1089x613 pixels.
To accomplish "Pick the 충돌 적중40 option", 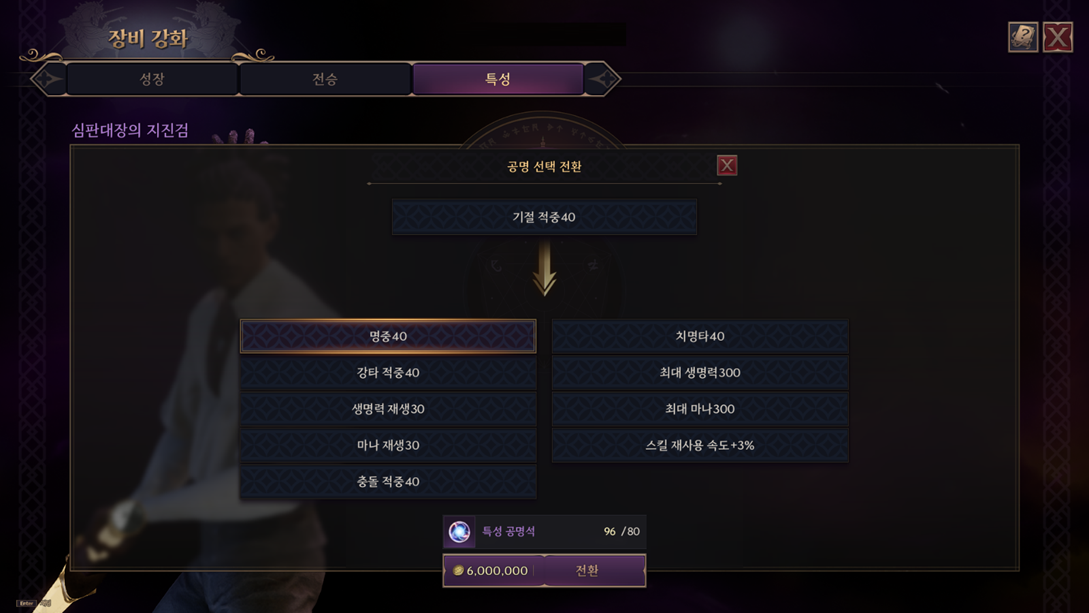I will click(x=388, y=482).
